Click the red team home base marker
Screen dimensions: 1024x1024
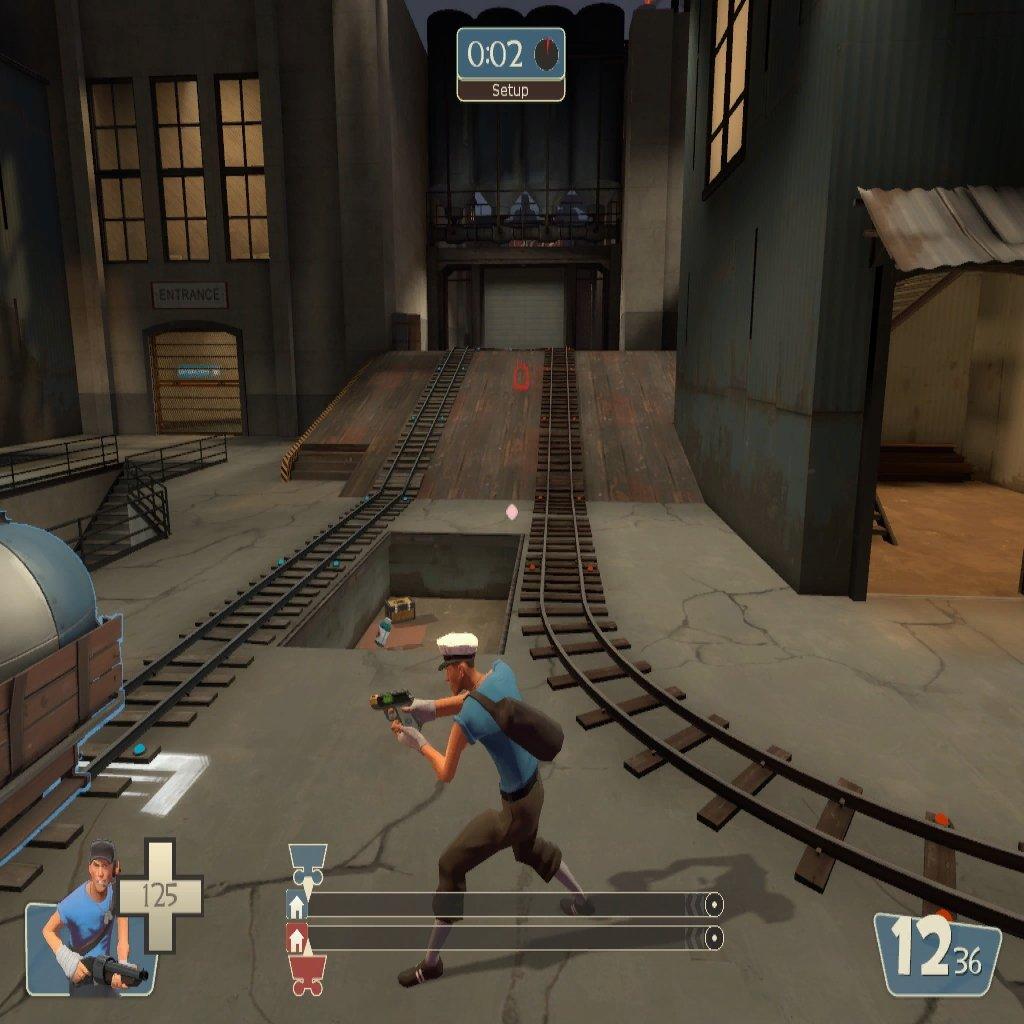click(x=297, y=938)
